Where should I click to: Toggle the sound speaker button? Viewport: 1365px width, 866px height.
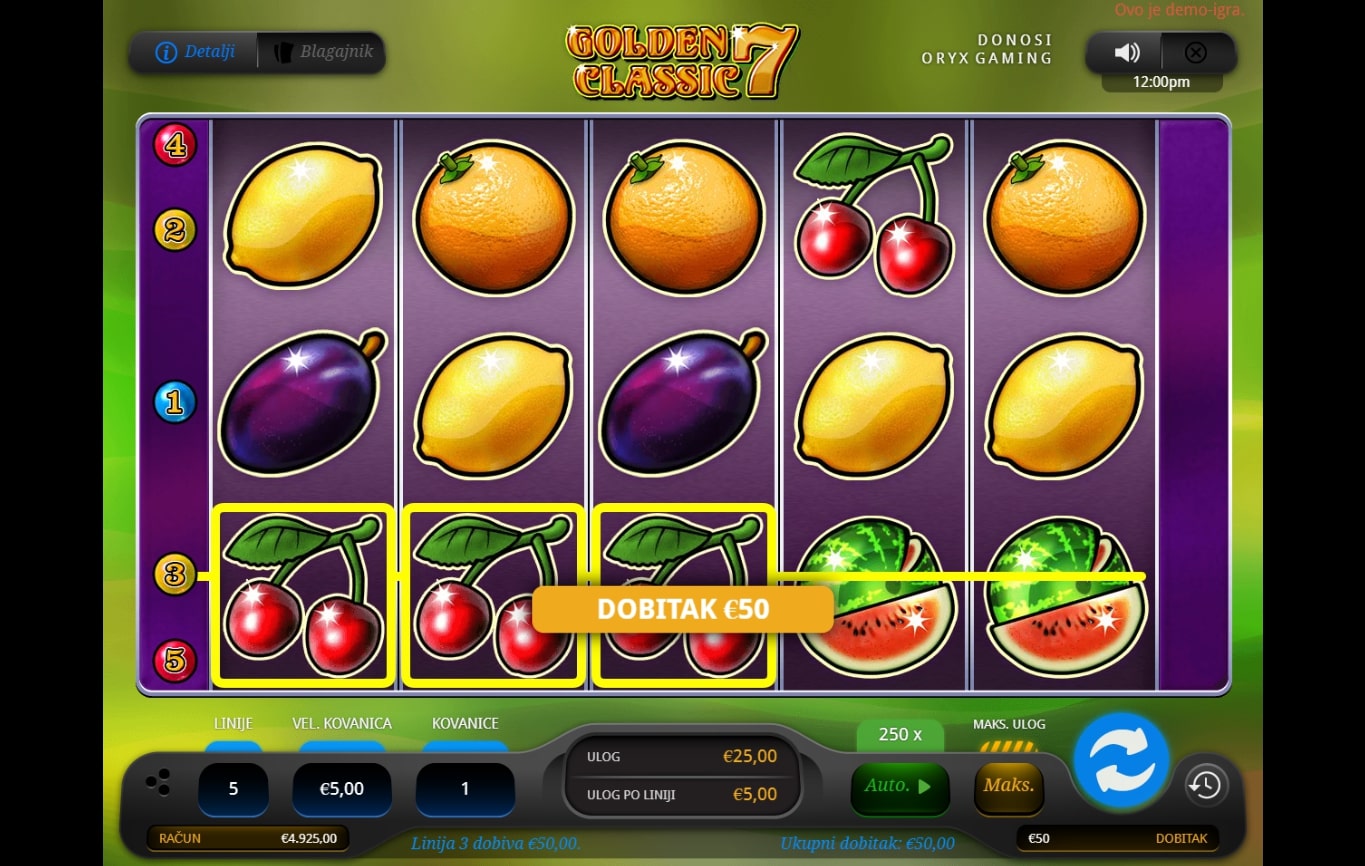tap(1127, 53)
